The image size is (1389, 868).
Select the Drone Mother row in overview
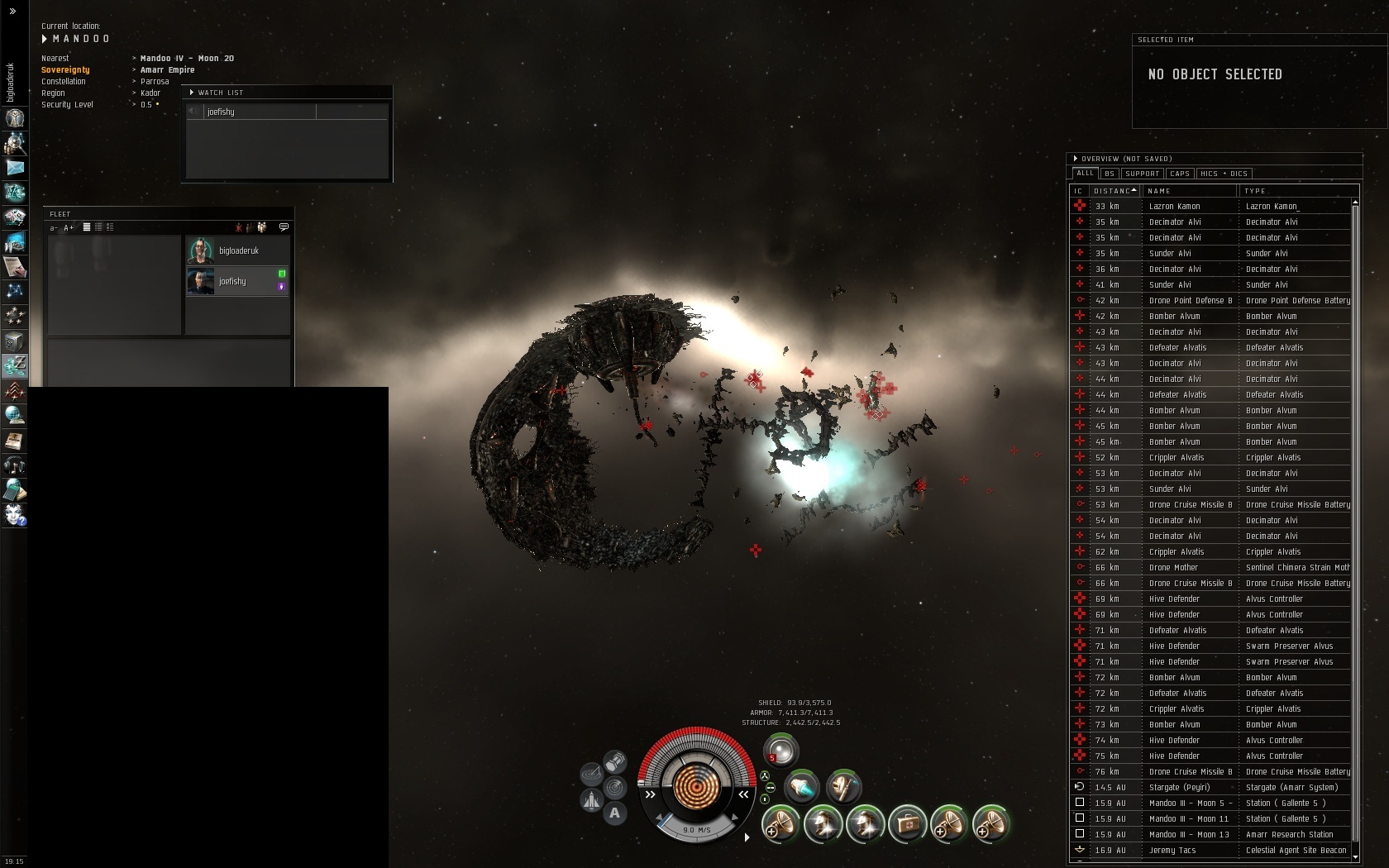pos(1173,567)
